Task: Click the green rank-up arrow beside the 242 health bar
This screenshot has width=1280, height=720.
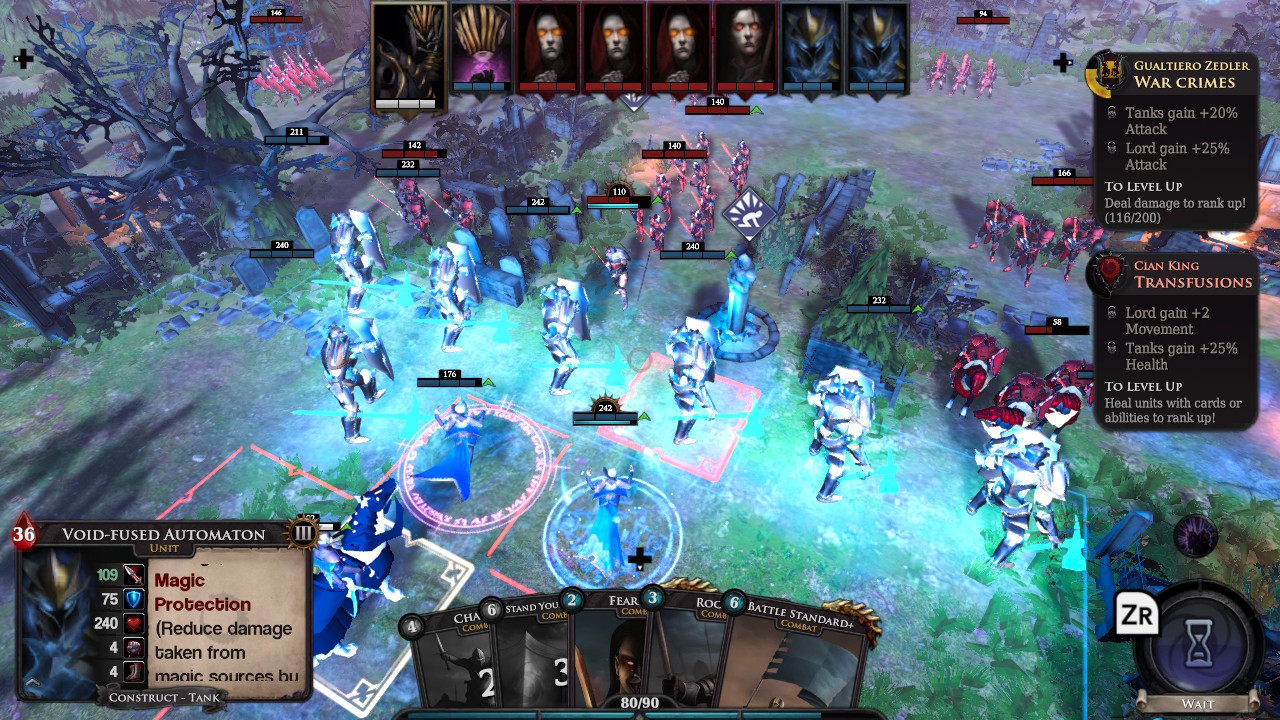Action: 643,416
